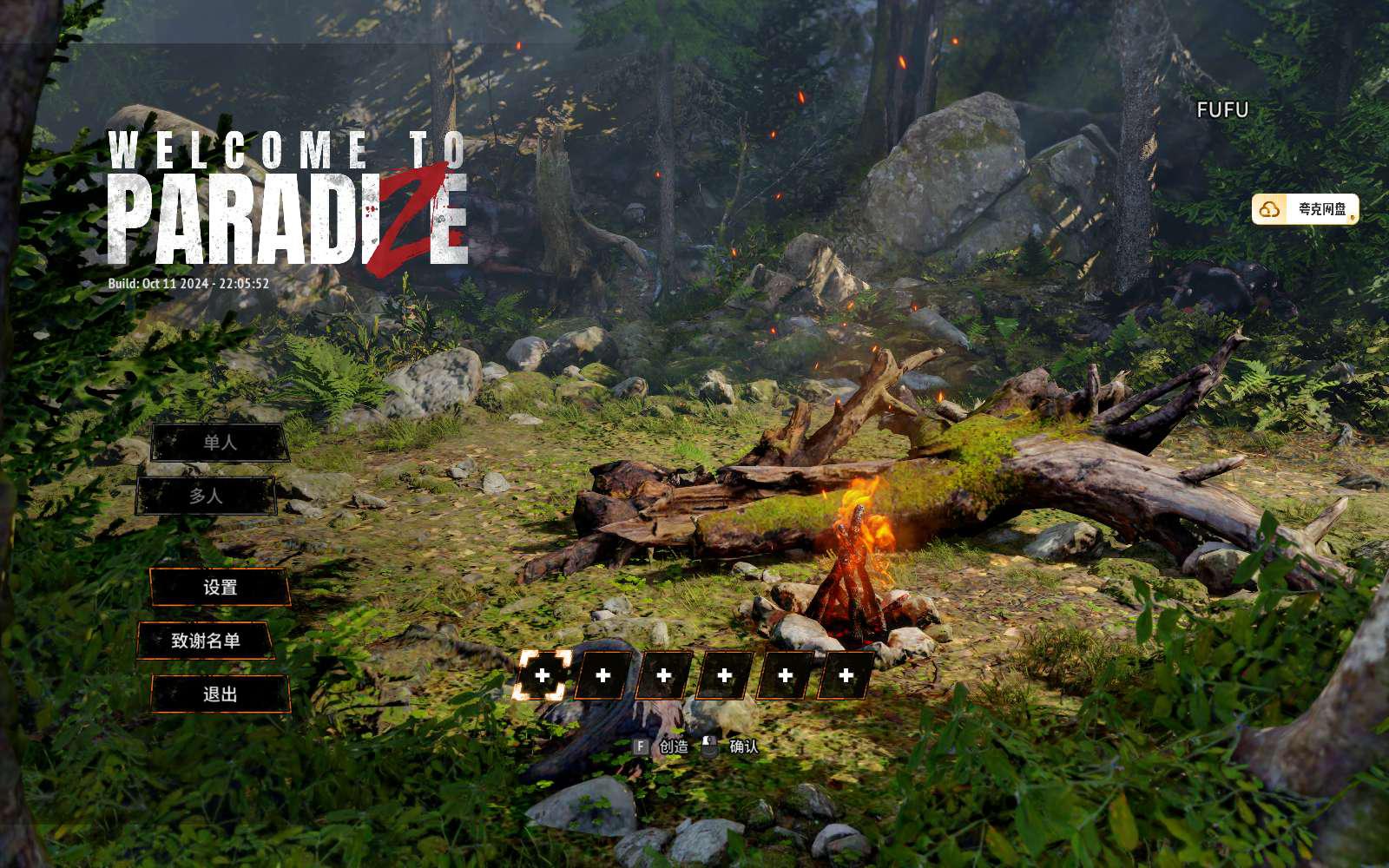Choose 退出 to quit the game
The height and width of the screenshot is (868, 1389).
[x=220, y=694]
